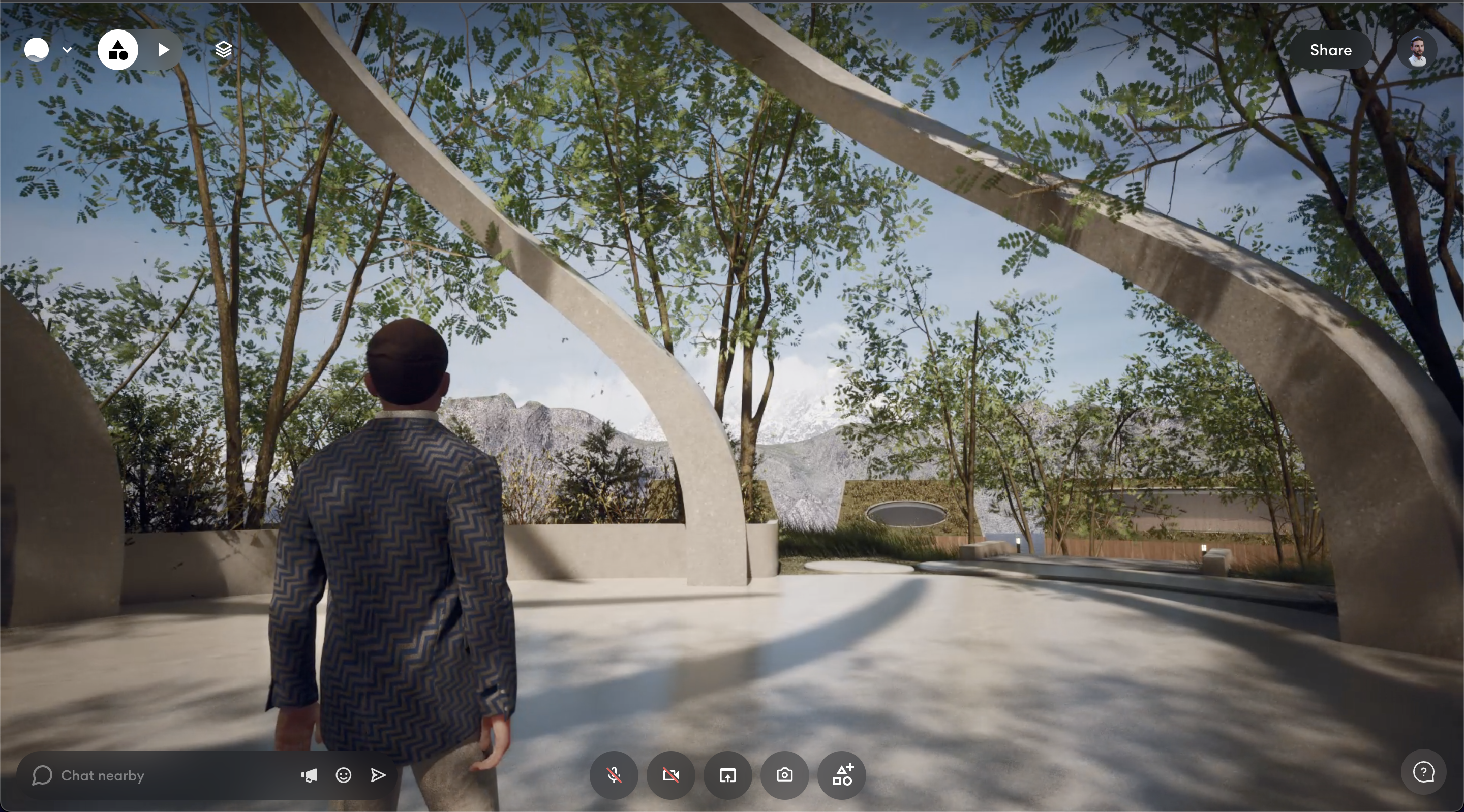The height and width of the screenshot is (812, 1464).
Task: Turn on the camera
Action: (x=670, y=775)
